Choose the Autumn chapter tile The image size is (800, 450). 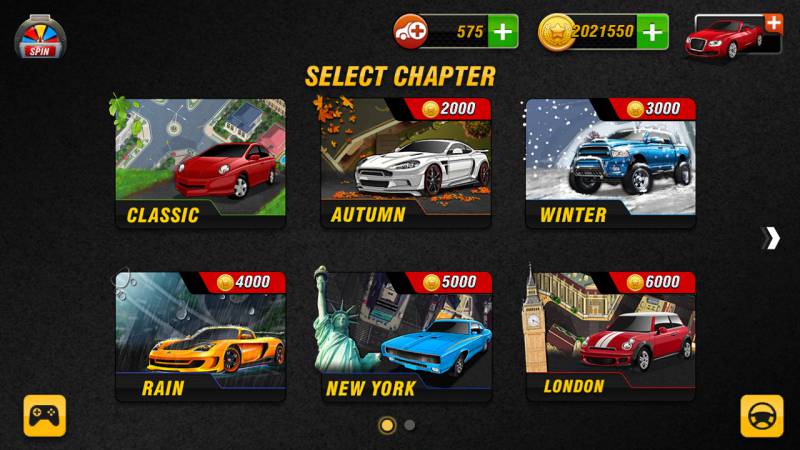click(406, 162)
